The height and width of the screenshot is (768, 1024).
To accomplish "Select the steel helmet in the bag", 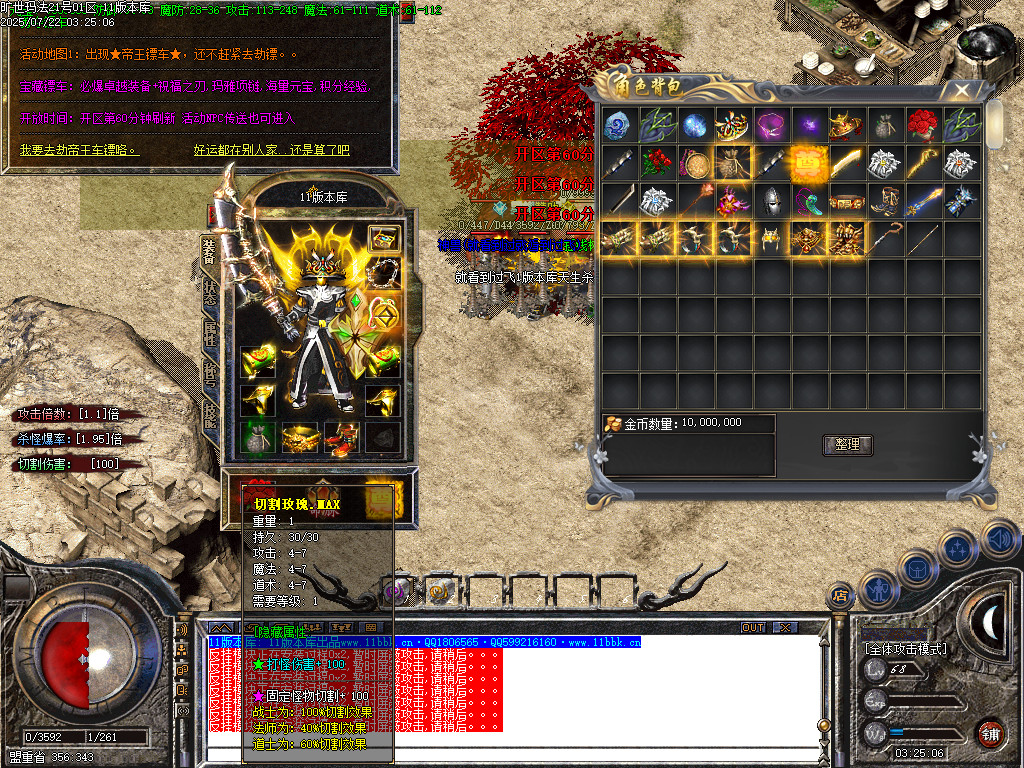I will pyautogui.click(x=770, y=201).
